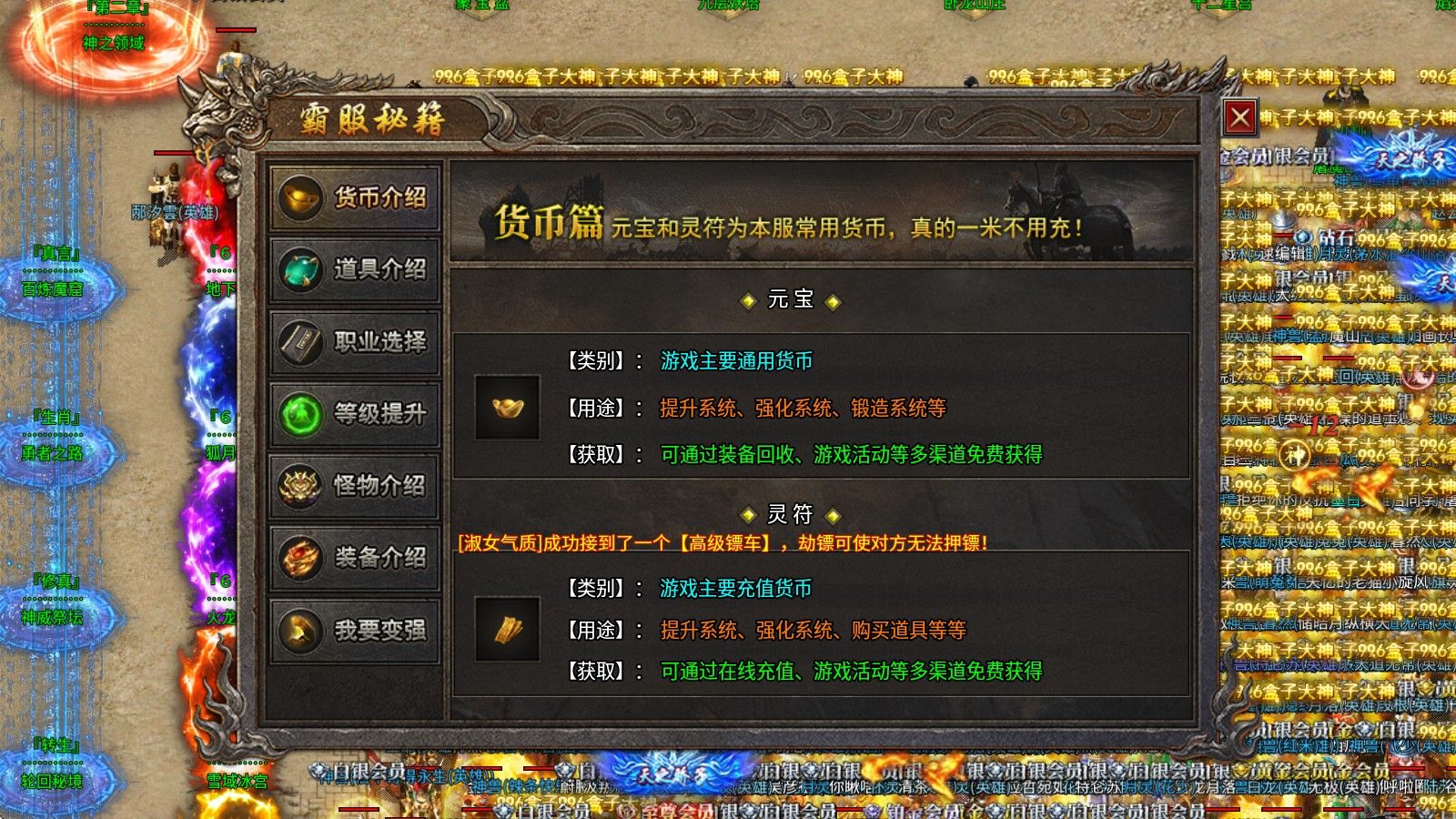Click the 十二星宫 top map label
1456x819 pixels.
coord(1222,5)
